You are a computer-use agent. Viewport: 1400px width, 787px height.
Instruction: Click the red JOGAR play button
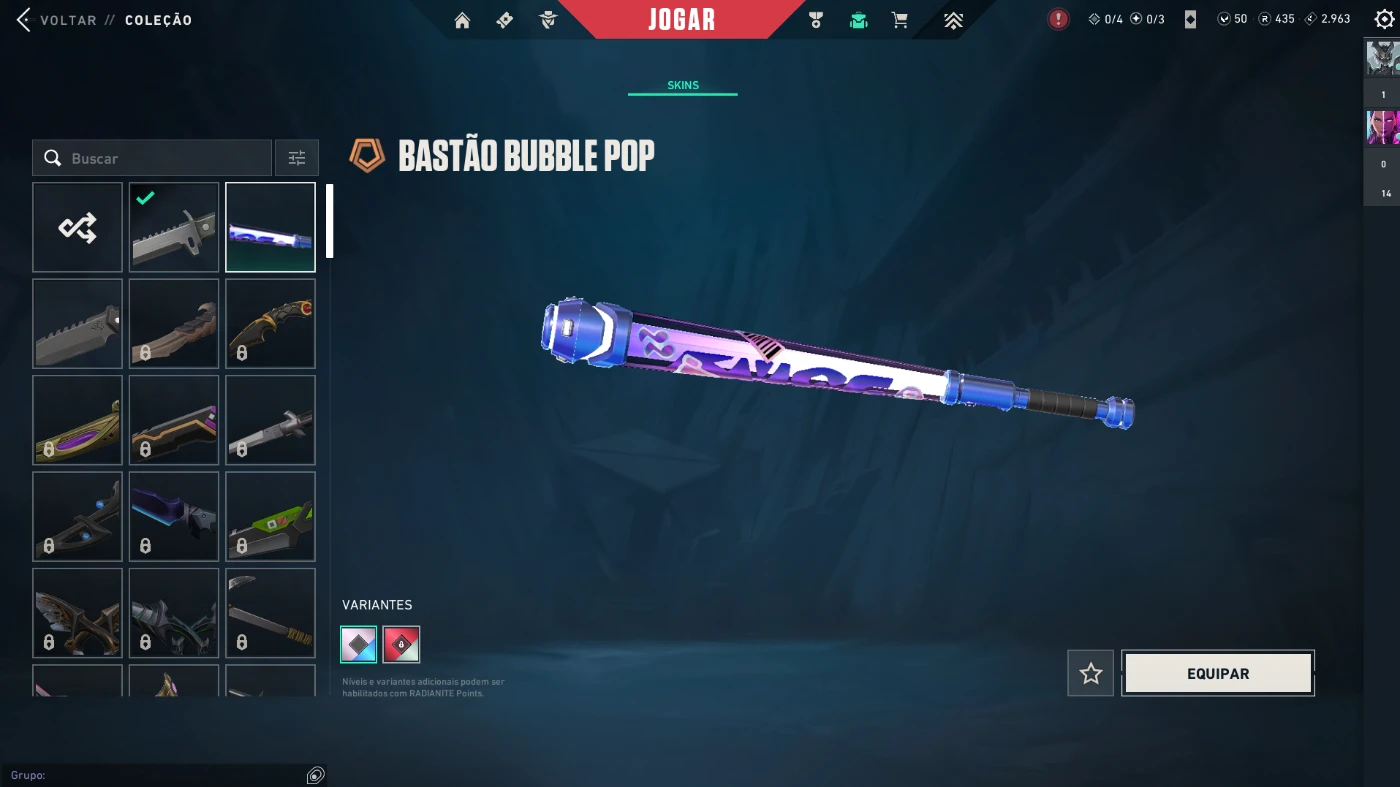pyautogui.click(x=681, y=20)
